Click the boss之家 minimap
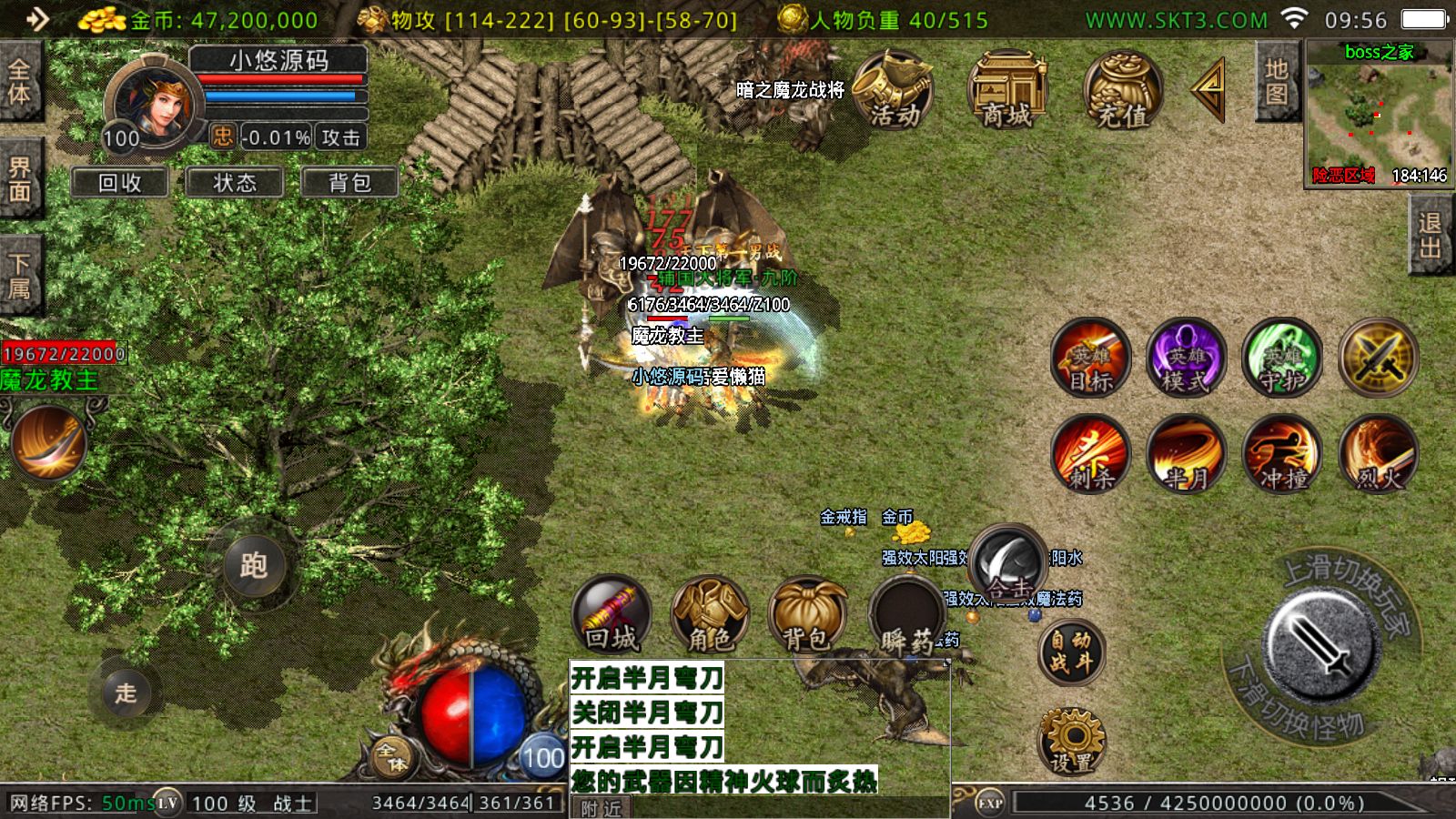 (1379, 112)
